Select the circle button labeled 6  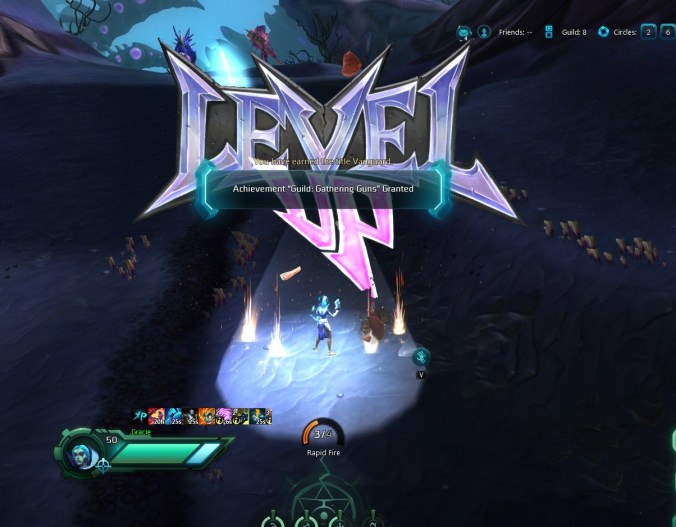pos(666,32)
